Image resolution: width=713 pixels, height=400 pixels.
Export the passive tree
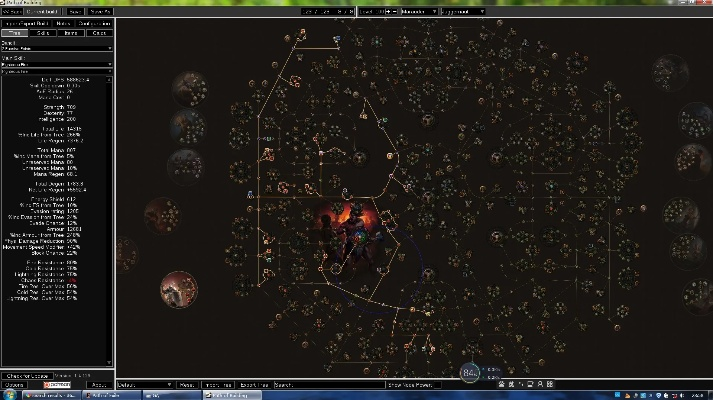256,384
